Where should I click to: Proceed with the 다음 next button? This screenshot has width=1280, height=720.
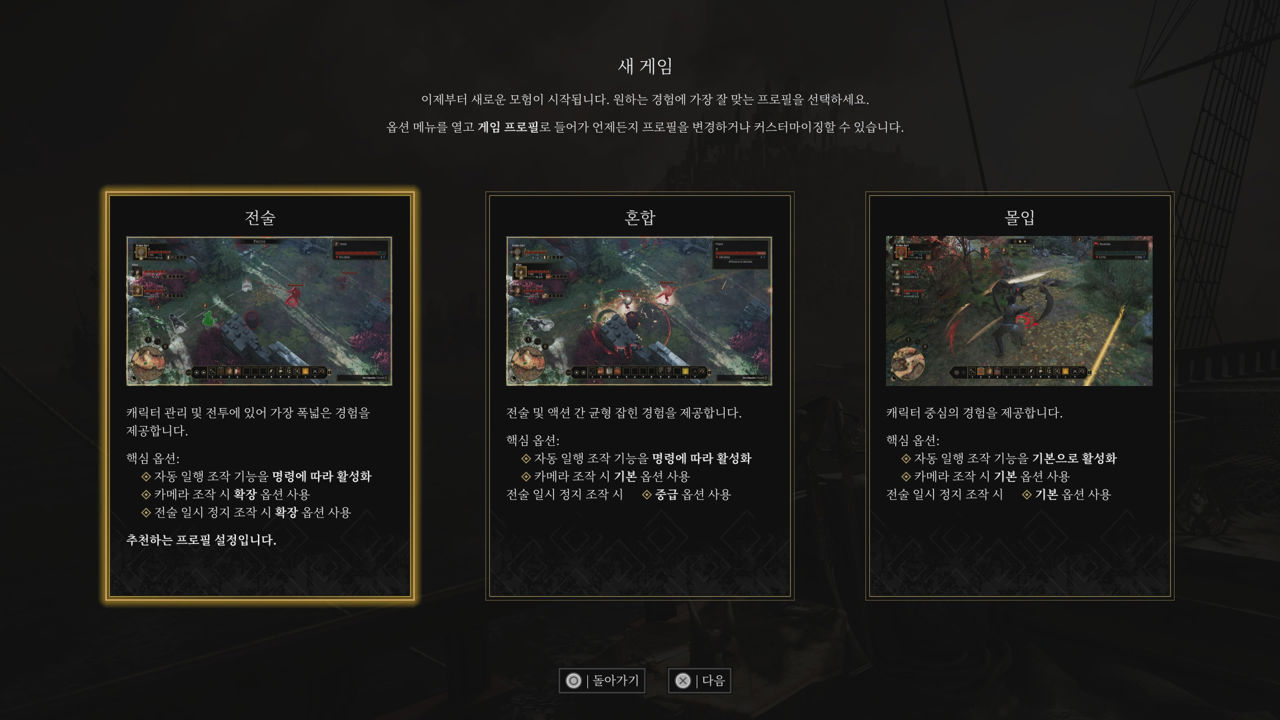click(700, 681)
